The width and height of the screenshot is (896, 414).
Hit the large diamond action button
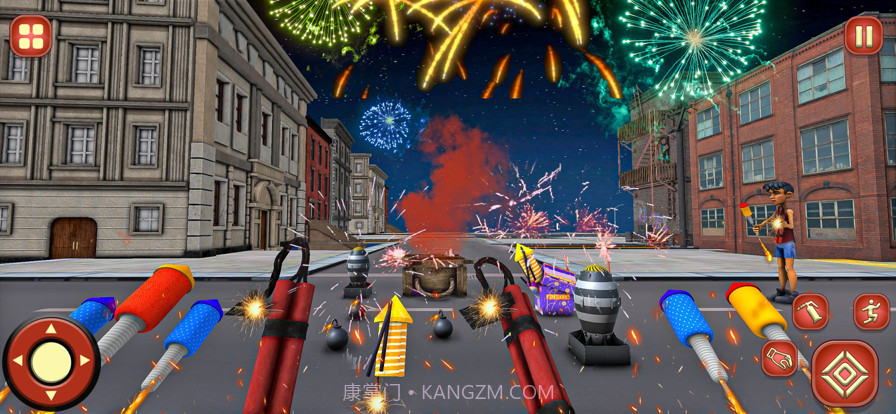tap(844, 374)
